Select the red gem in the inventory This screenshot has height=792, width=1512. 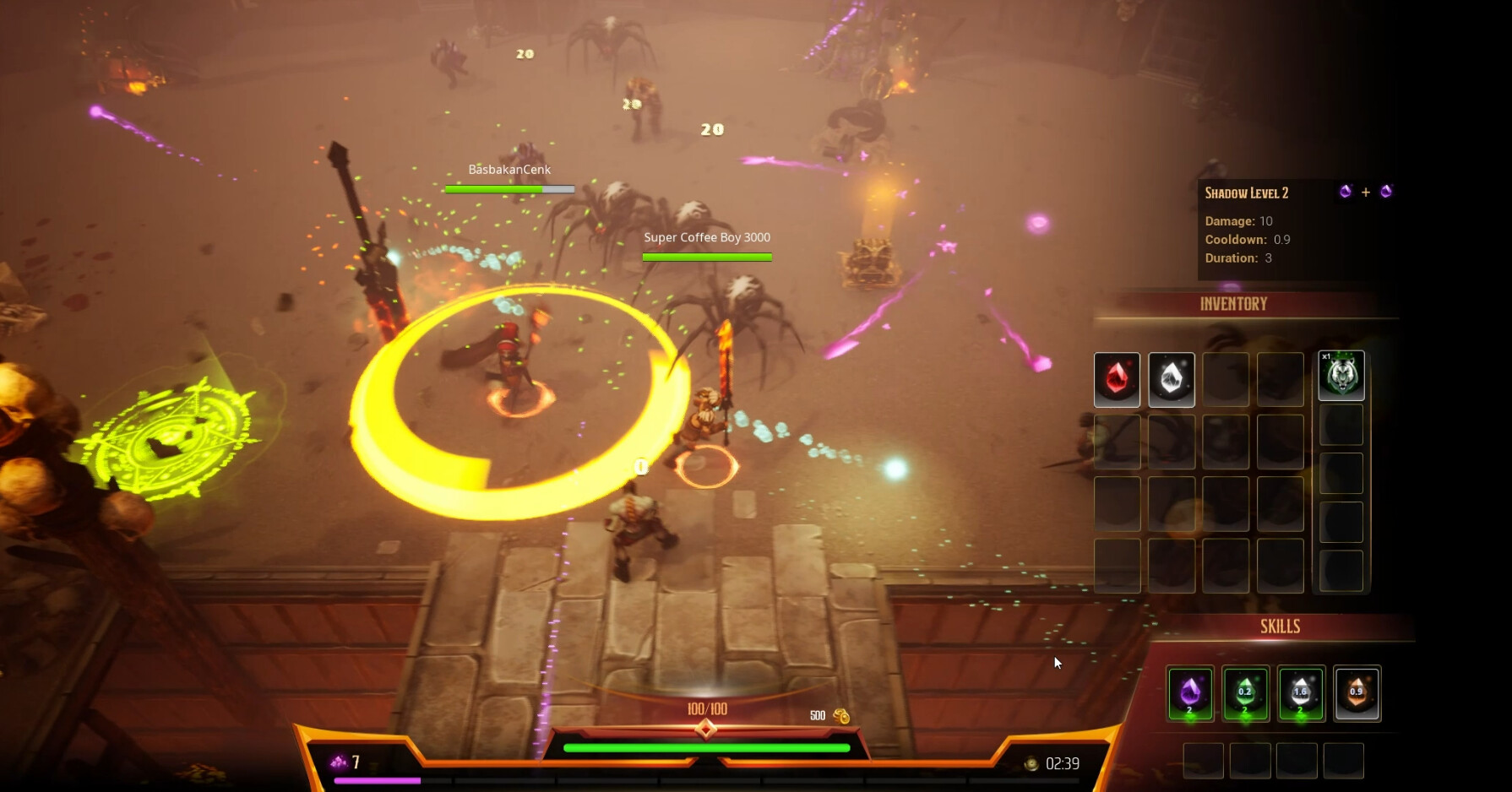pyautogui.click(x=1117, y=379)
